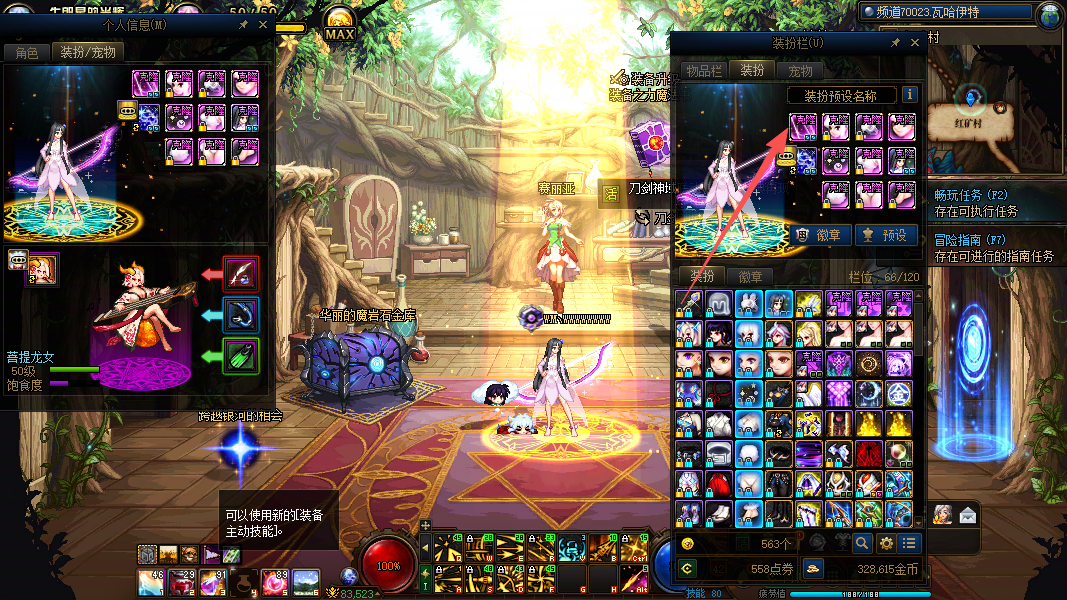This screenshot has width=1067, height=600.
Task: Open the mail envelope icon
Action: pyautogui.click(x=967, y=516)
